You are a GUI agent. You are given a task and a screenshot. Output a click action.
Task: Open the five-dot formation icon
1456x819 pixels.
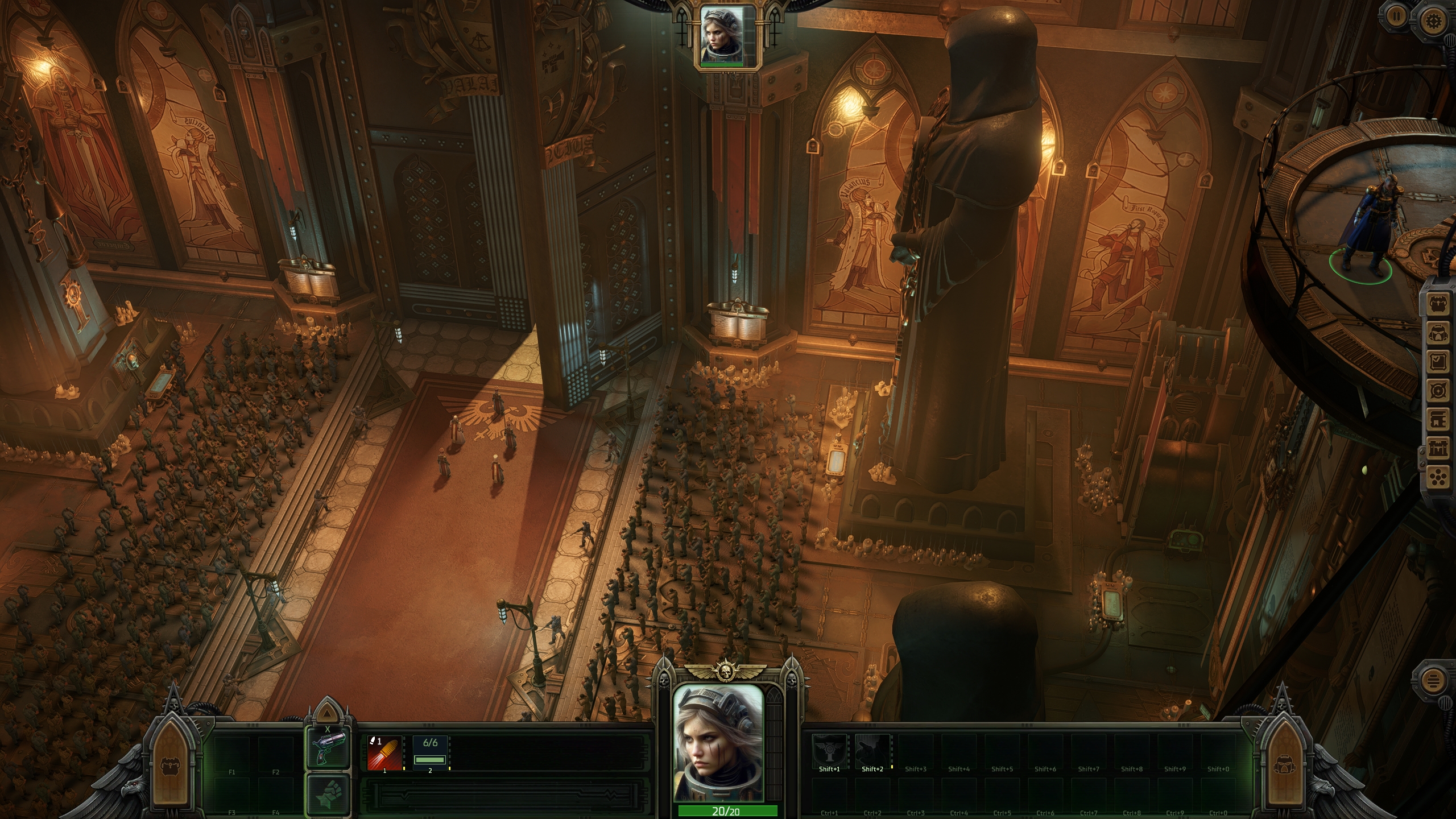pyautogui.click(x=1439, y=478)
